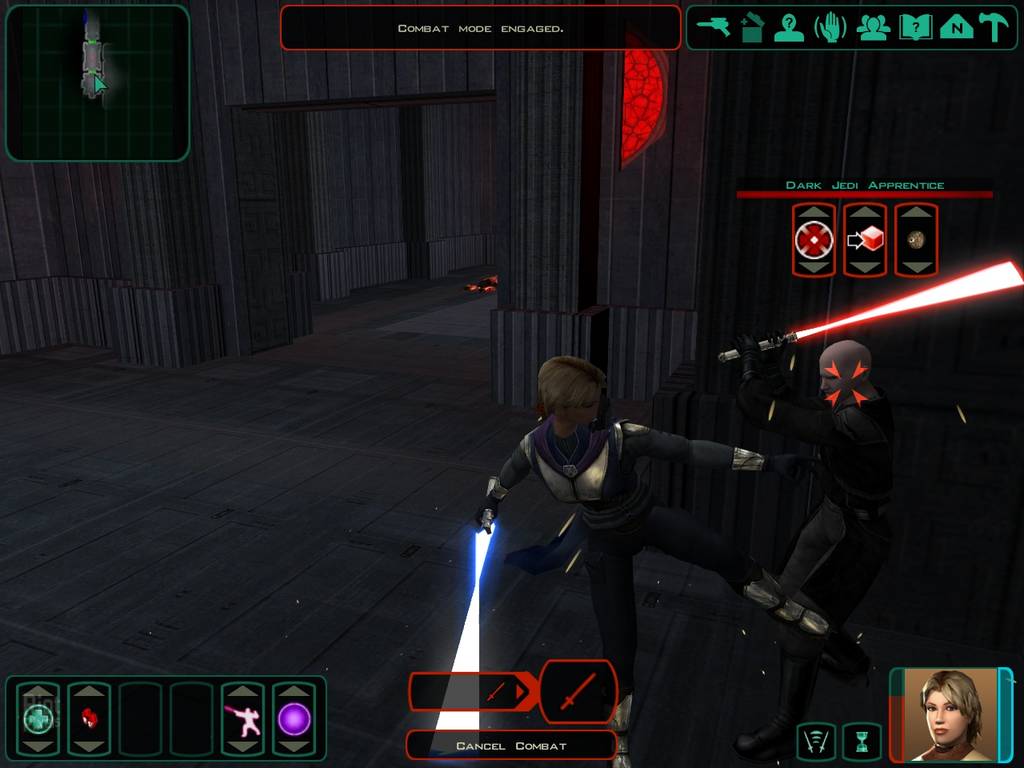Open the Party selection group icon
This screenshot has height=768, width=1024.
[x=873, y=27]
